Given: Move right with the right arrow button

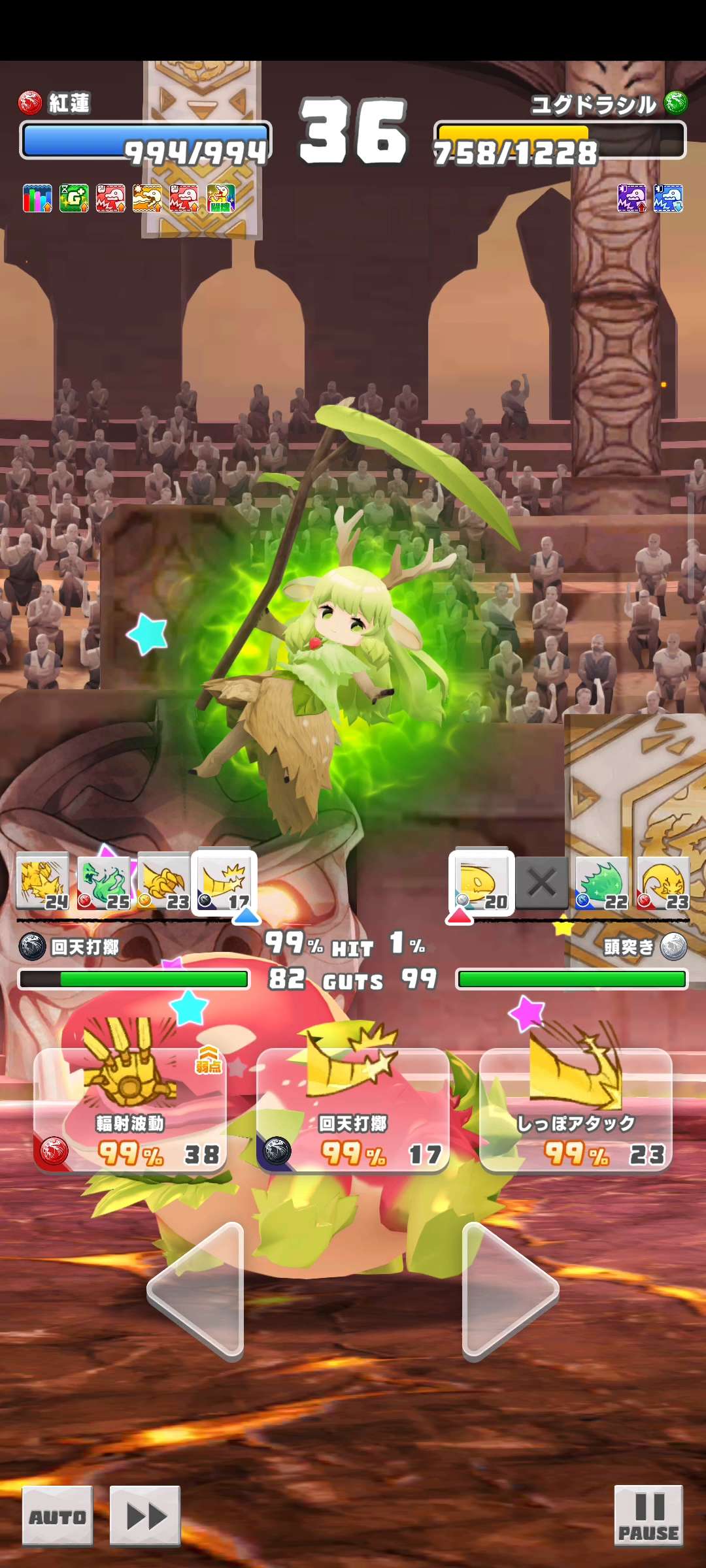Looking at the screenshot, I should [x=509, y=1291].
